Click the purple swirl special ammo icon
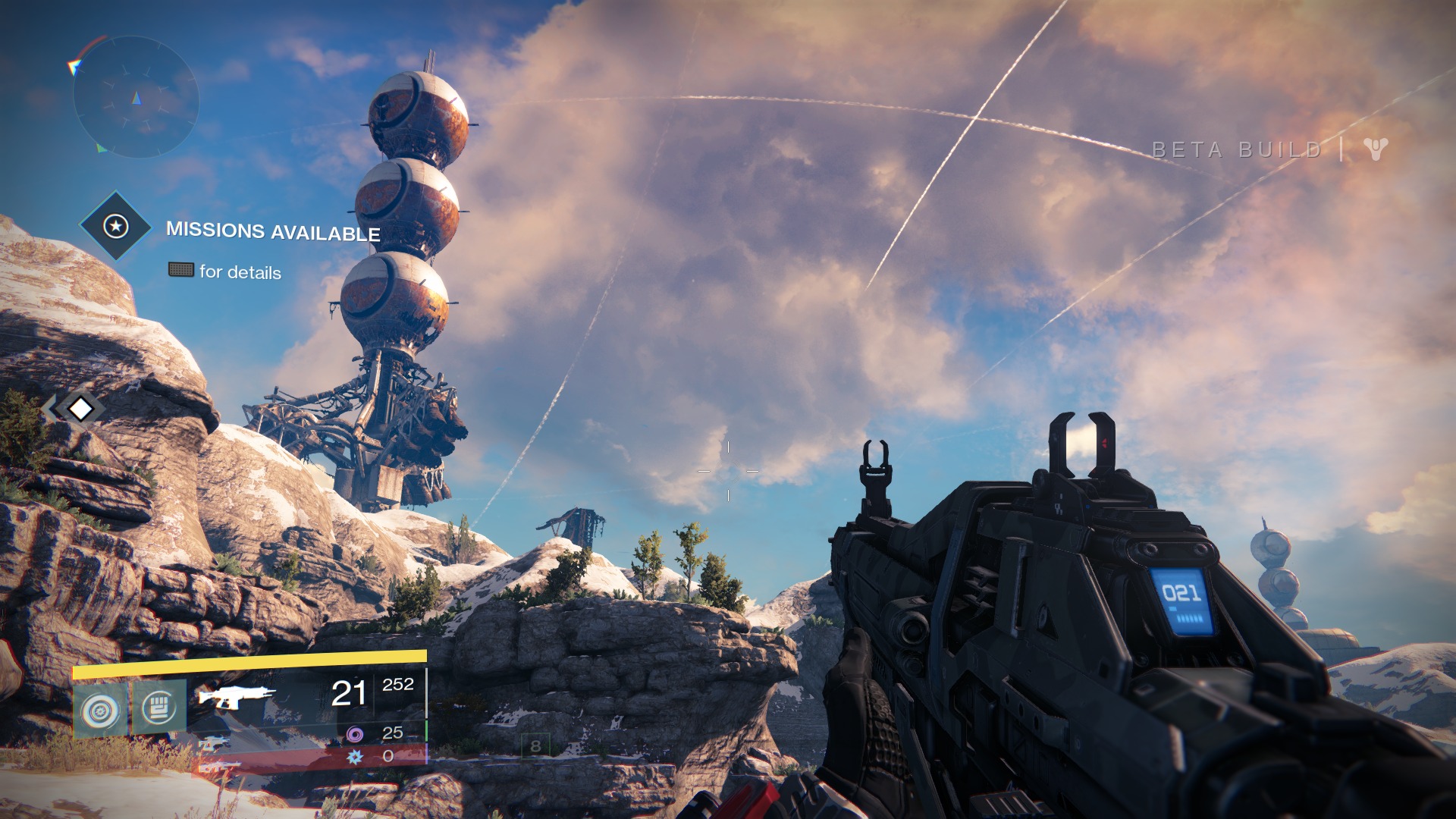This screenshot has width=1456, height=819. click(x=354, y=733)
